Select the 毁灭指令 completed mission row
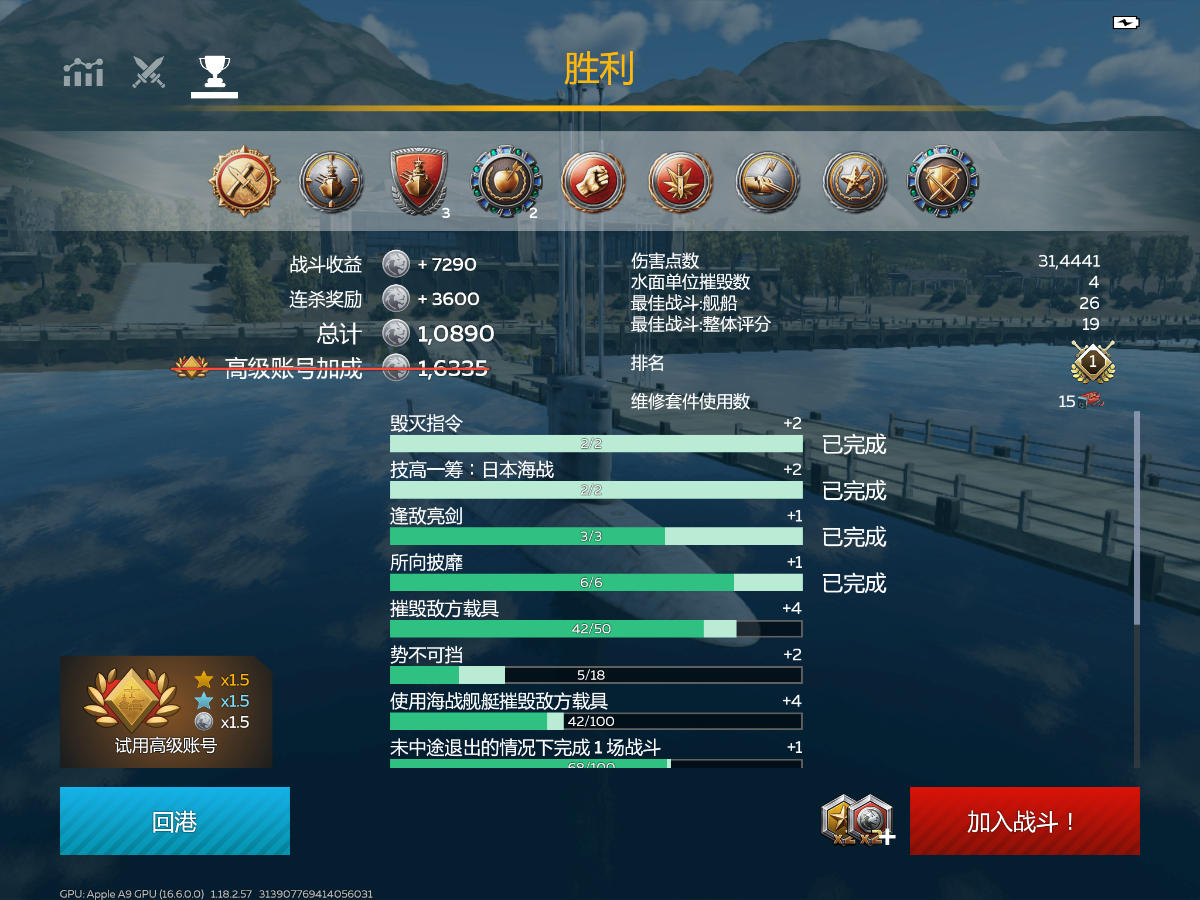 (x=596, y=435)
